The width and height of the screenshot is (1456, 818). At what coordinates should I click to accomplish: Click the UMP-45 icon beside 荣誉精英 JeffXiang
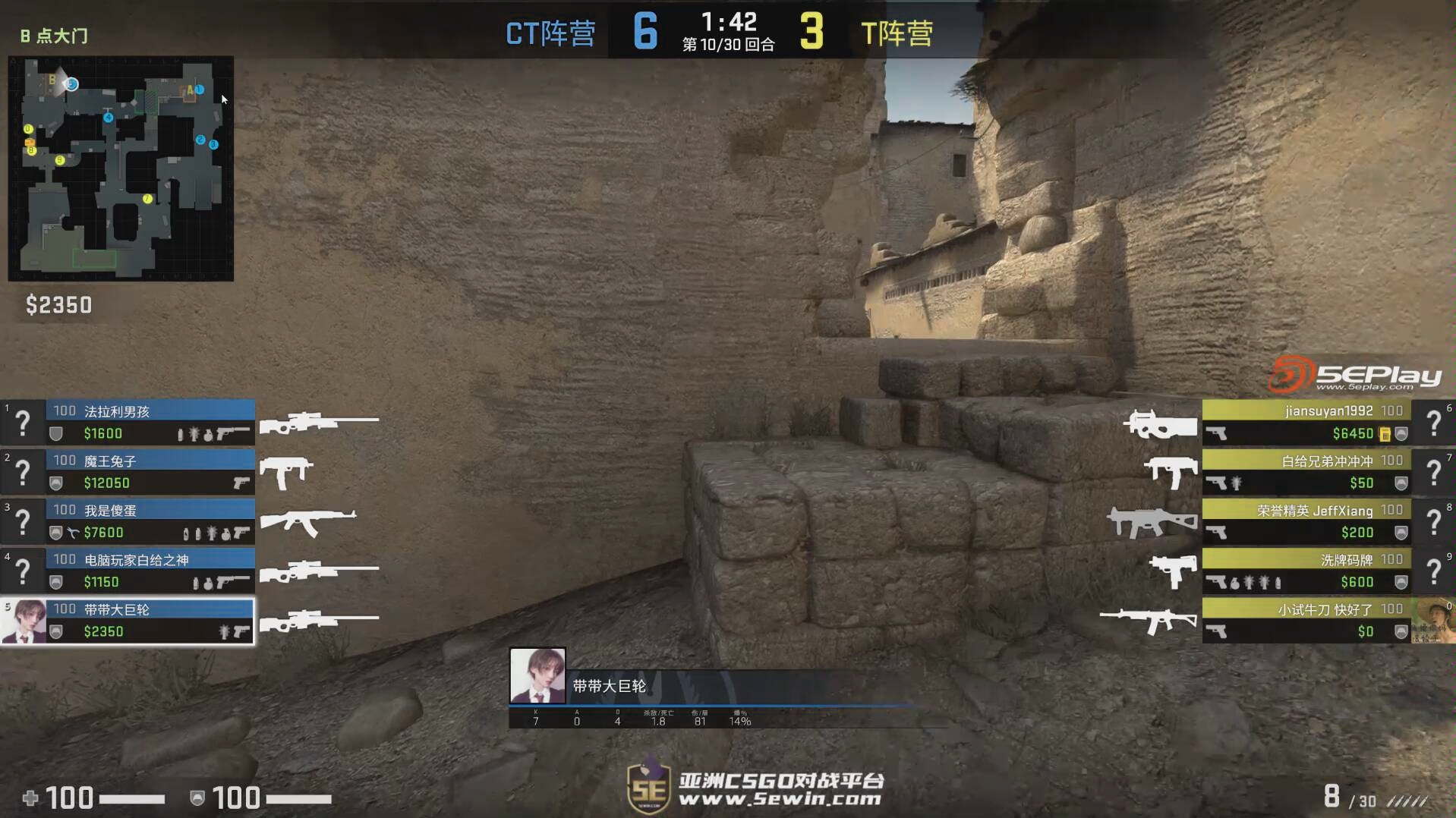click(1150, 521)
